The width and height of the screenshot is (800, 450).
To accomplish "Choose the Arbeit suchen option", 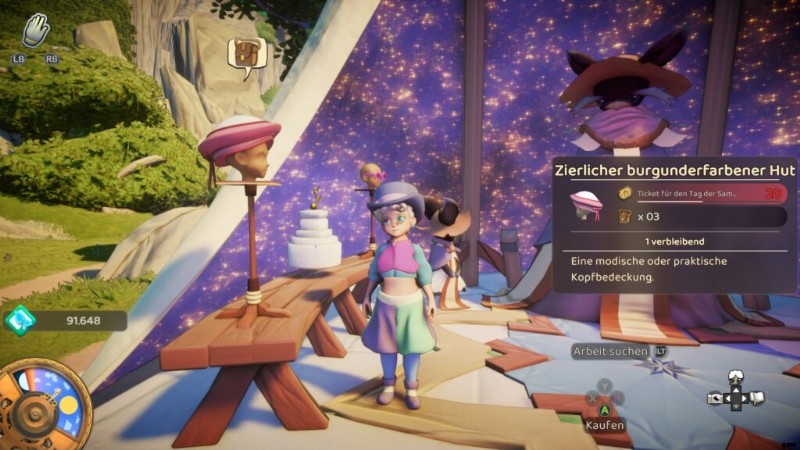I will click(x=610, y=351).
